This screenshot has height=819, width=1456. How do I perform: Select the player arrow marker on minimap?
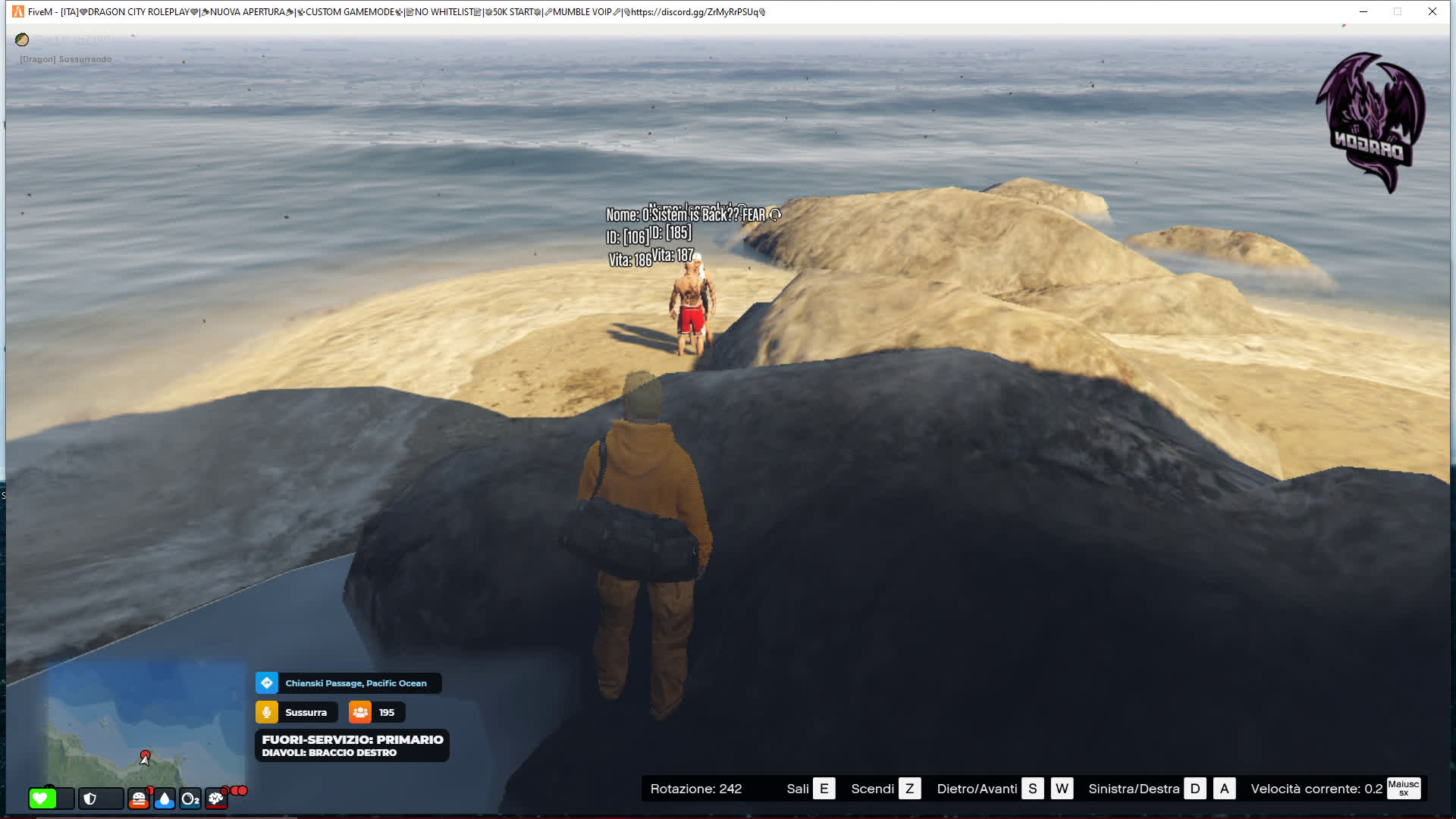coord(145,758)
